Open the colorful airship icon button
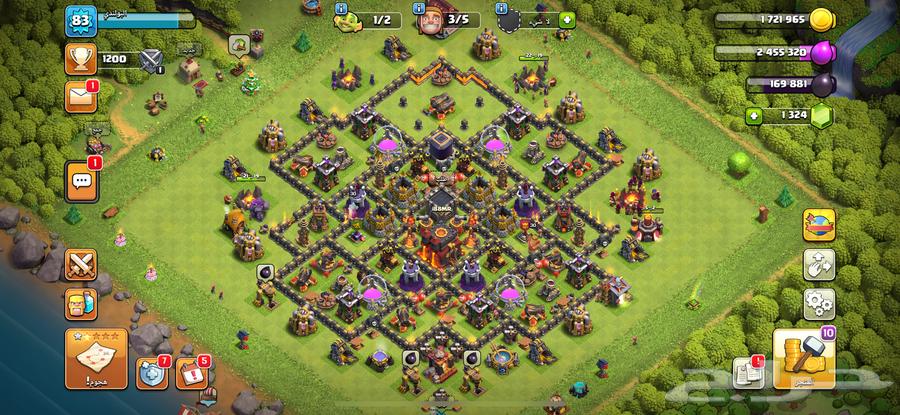Image resolution: width=900 pixels, height=415 pixels. coord(819,225)
